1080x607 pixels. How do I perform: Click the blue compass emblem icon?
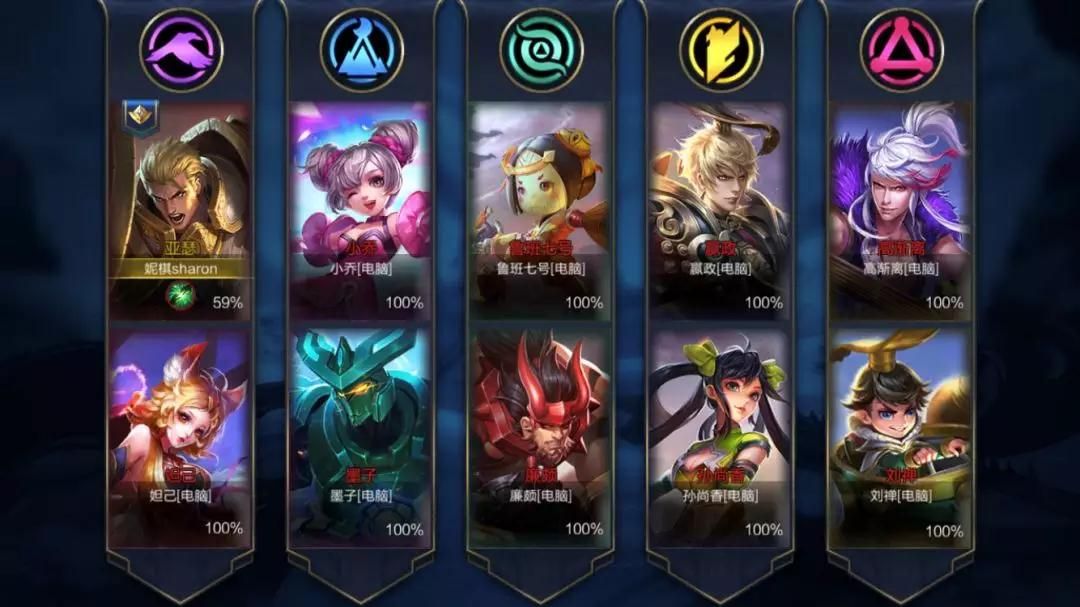361,50
